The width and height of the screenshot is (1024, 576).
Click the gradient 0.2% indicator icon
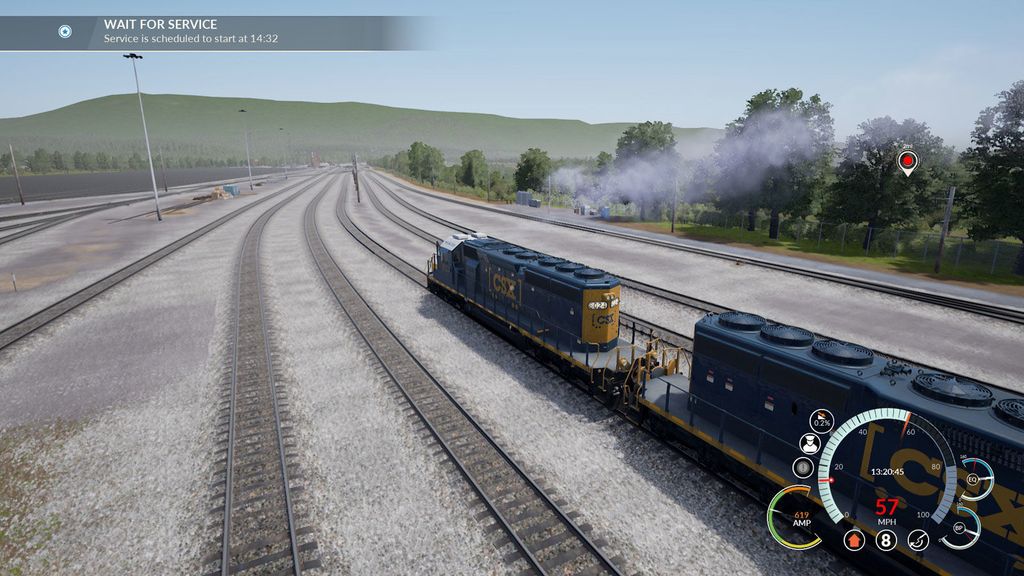(821, 420)
